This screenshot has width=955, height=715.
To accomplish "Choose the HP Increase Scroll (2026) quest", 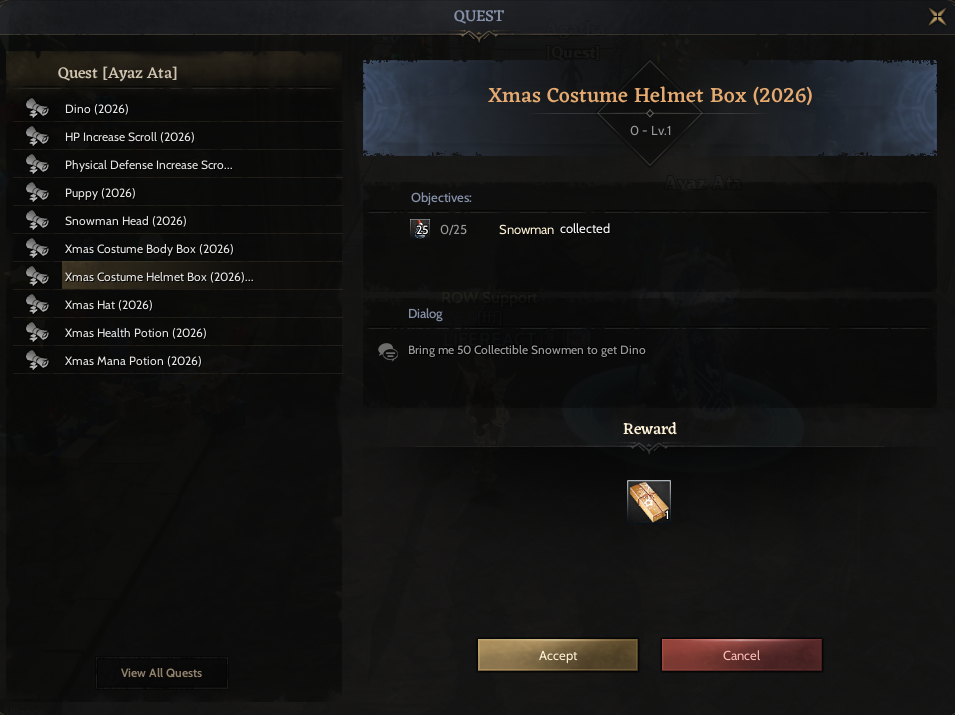I will click(x=129, y=137).
